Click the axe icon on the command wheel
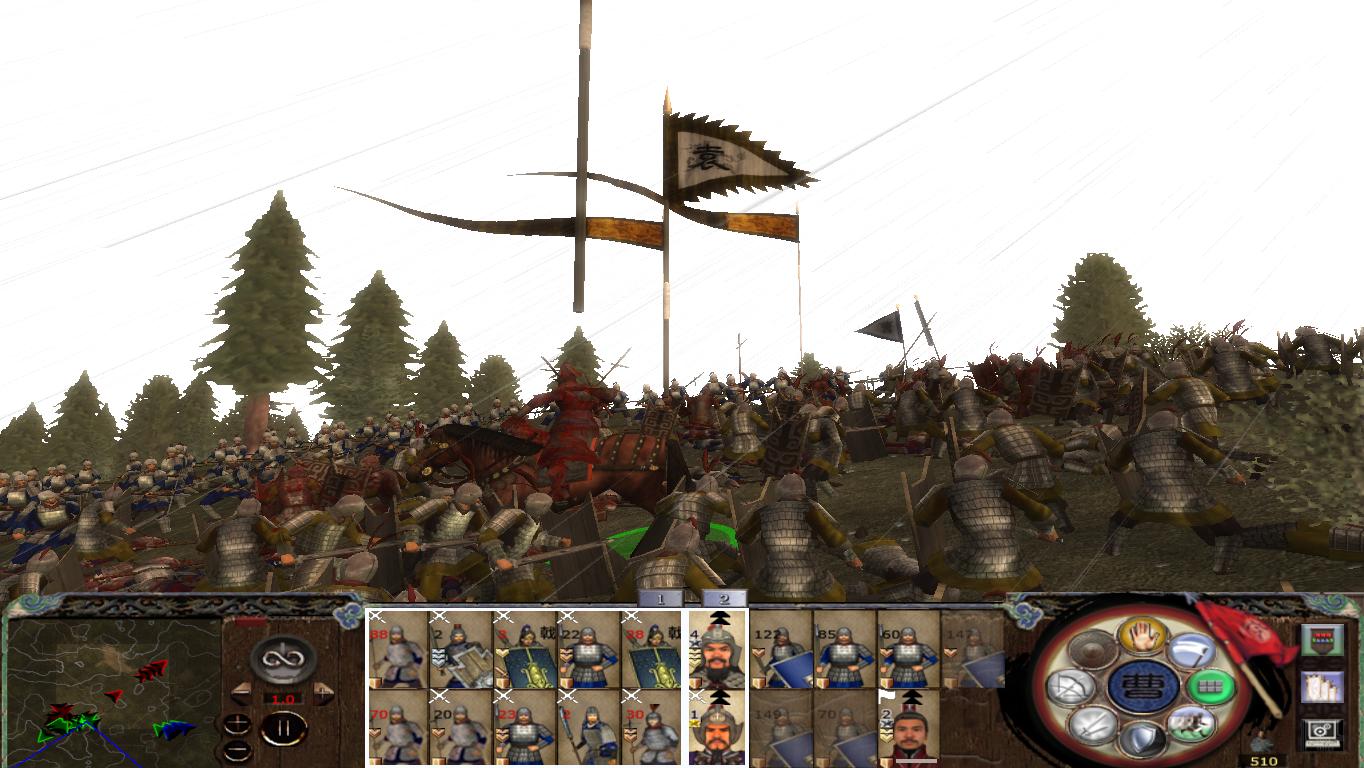 (1190, 651)
